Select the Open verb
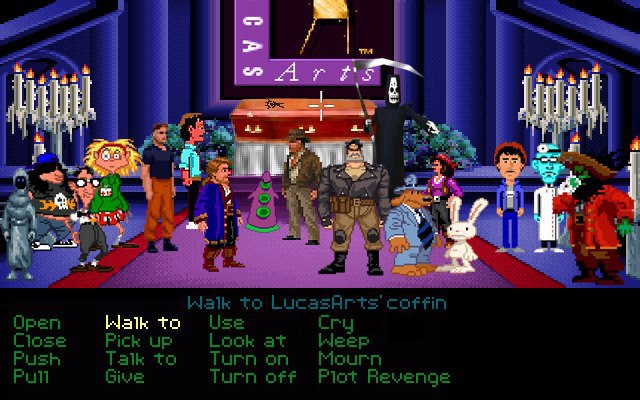Image resolution: width=640 pixels, height=400 pixels. (x=37, y=323)
